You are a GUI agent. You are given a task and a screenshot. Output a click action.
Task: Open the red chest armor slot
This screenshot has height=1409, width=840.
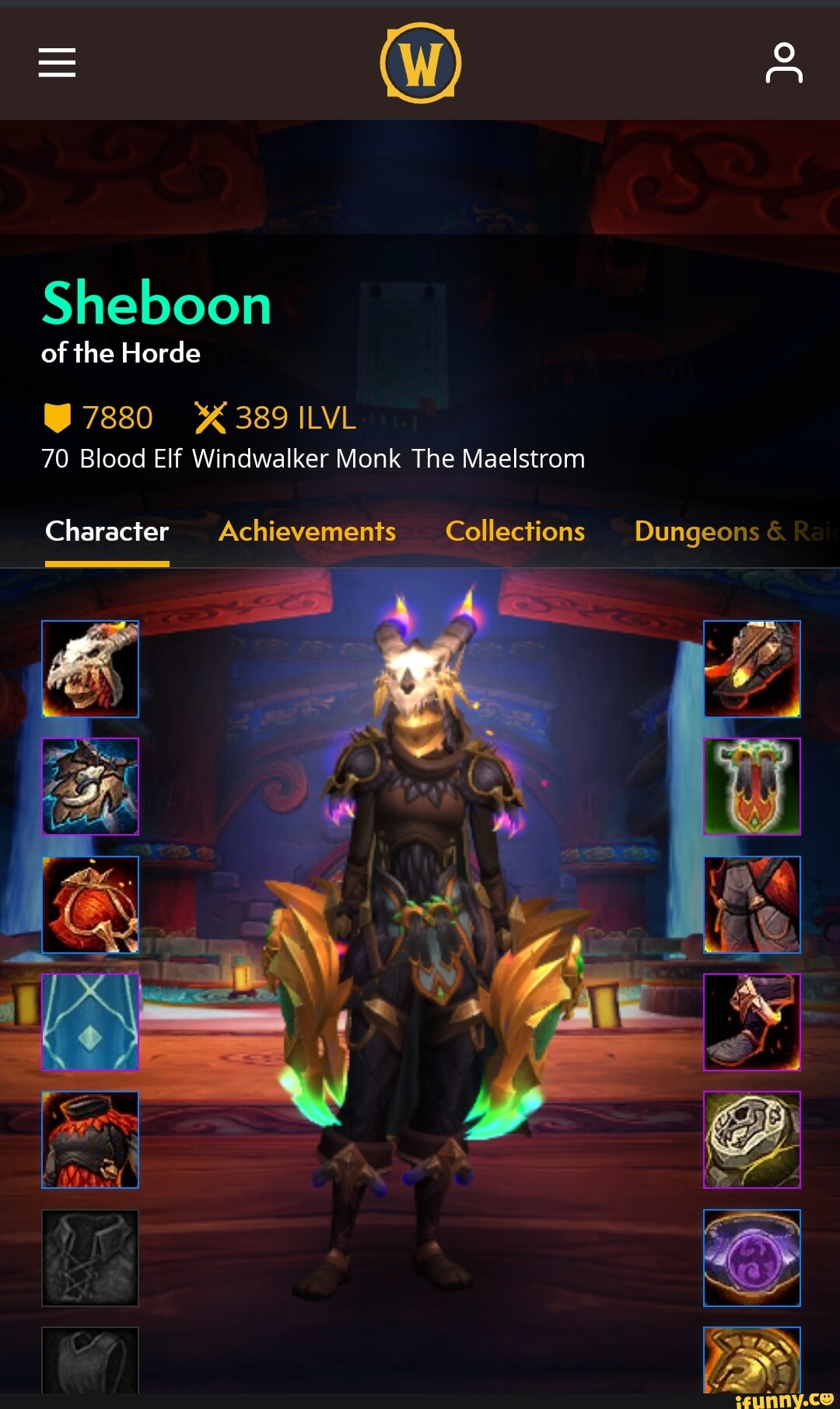(x=90, y=1140)
